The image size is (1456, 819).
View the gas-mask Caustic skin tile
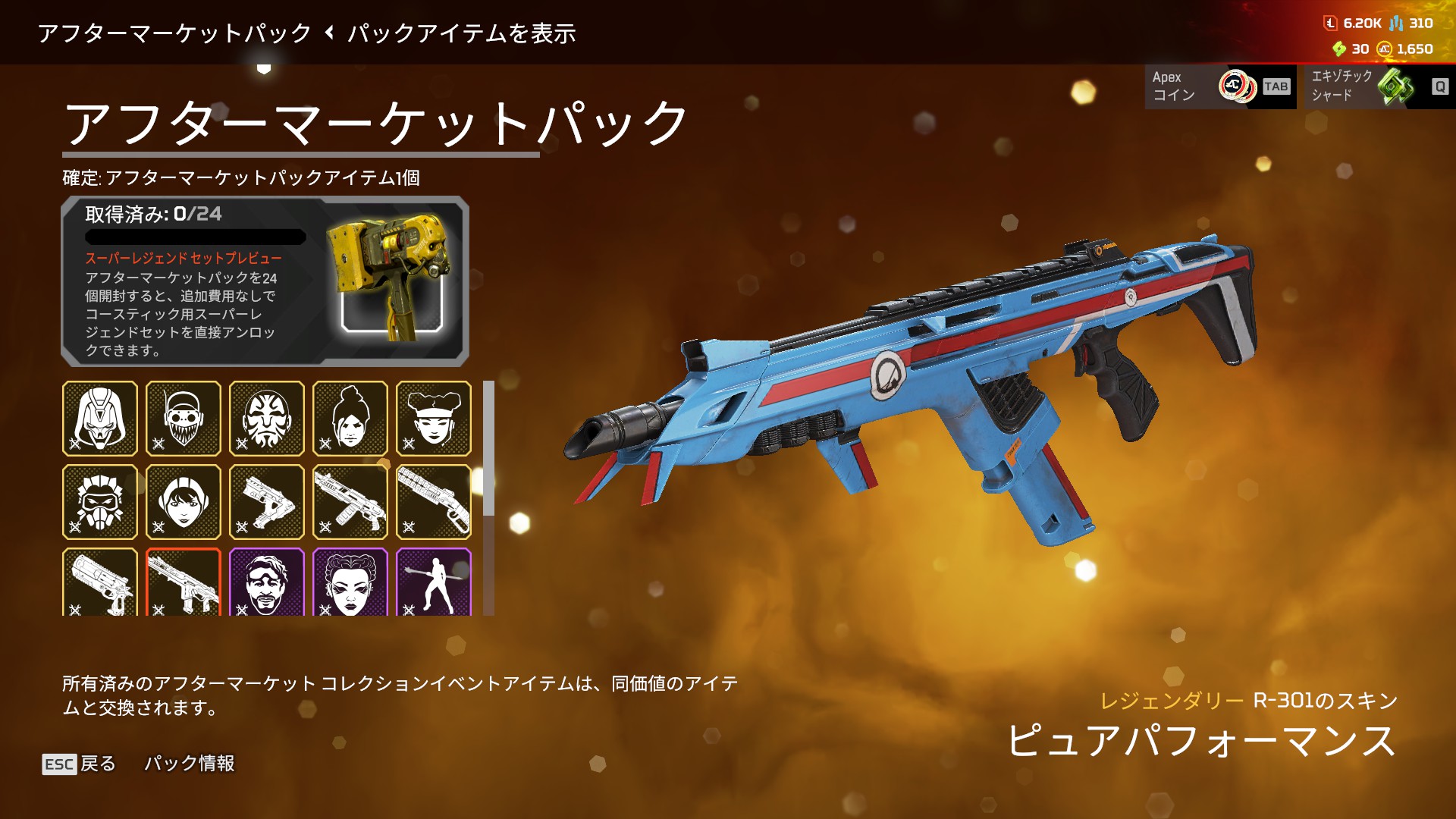tap(100, 502)
